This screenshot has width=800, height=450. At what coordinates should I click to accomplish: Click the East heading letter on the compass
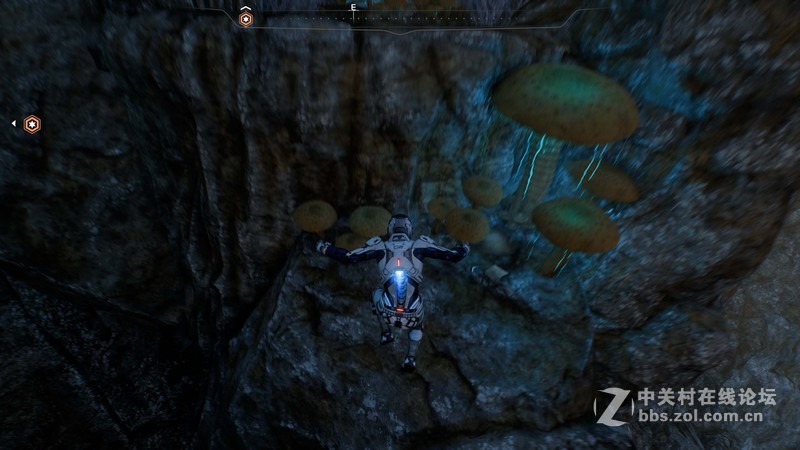353,7
